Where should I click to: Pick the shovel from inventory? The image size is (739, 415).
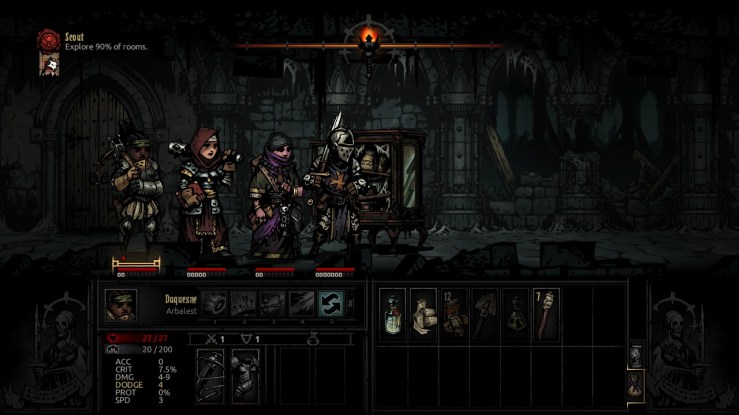click(x=486, y=313)
